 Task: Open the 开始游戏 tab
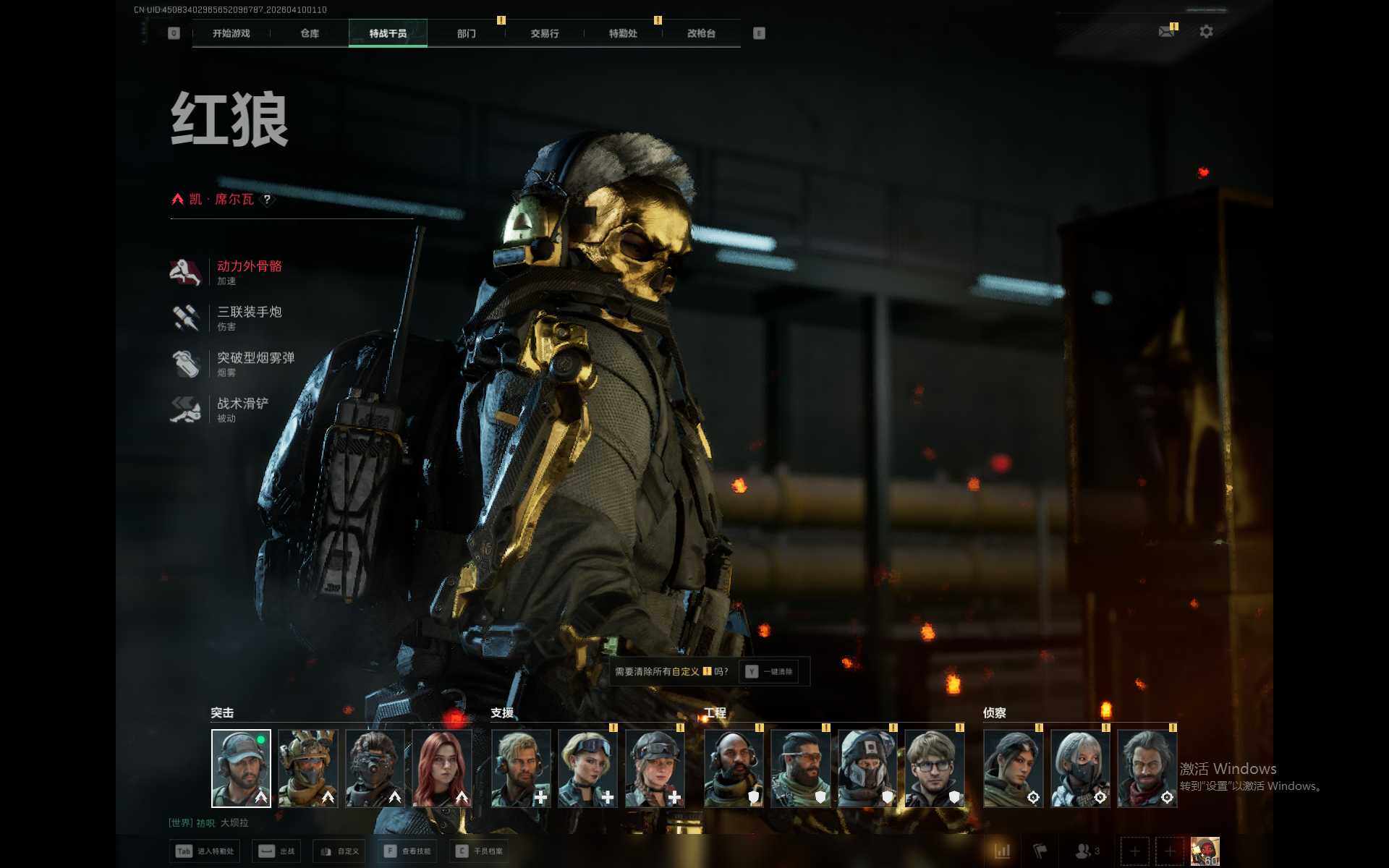(x=231, y=33)
